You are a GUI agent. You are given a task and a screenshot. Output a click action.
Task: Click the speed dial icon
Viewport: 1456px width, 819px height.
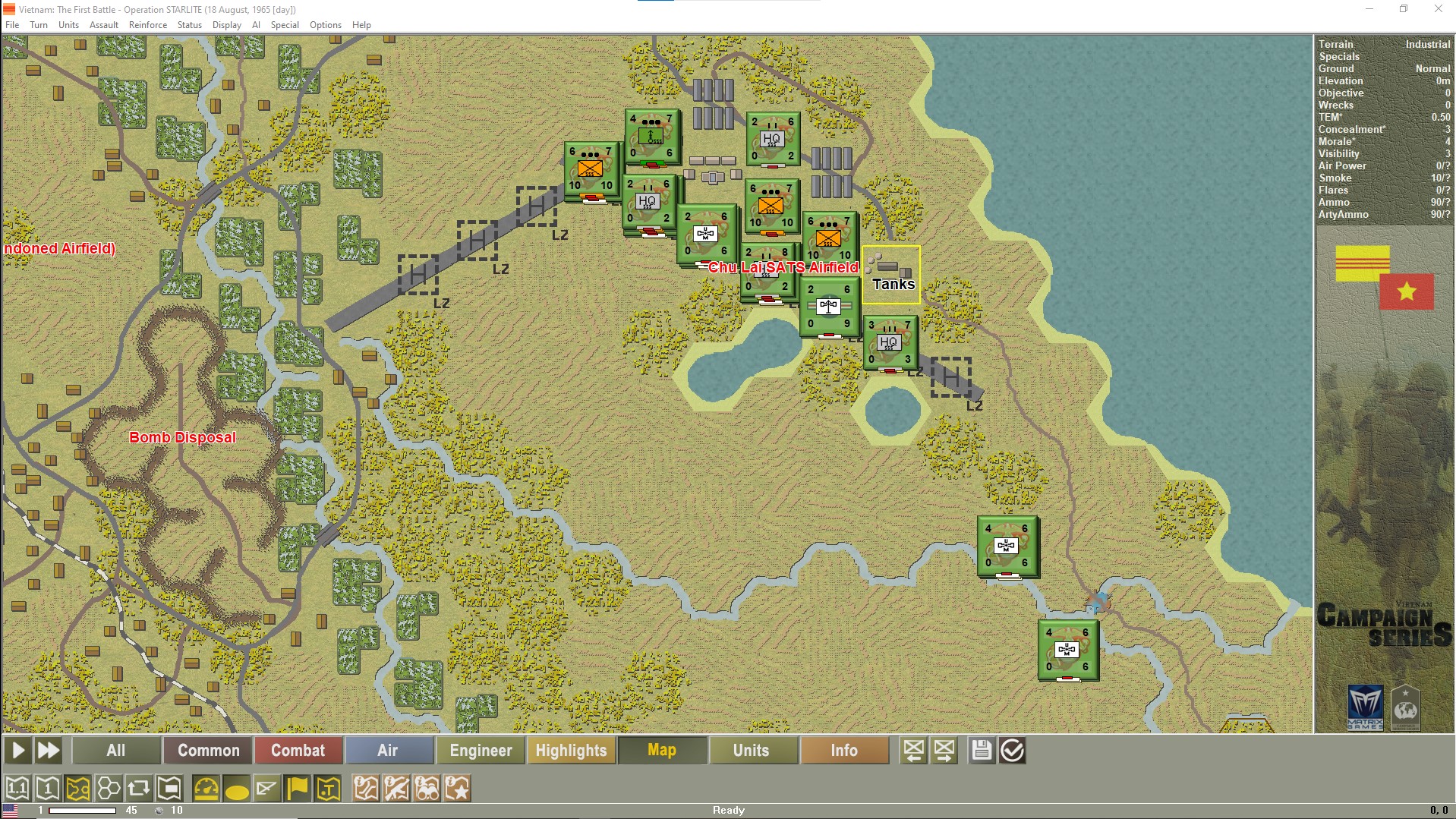[x=206, y=788]
